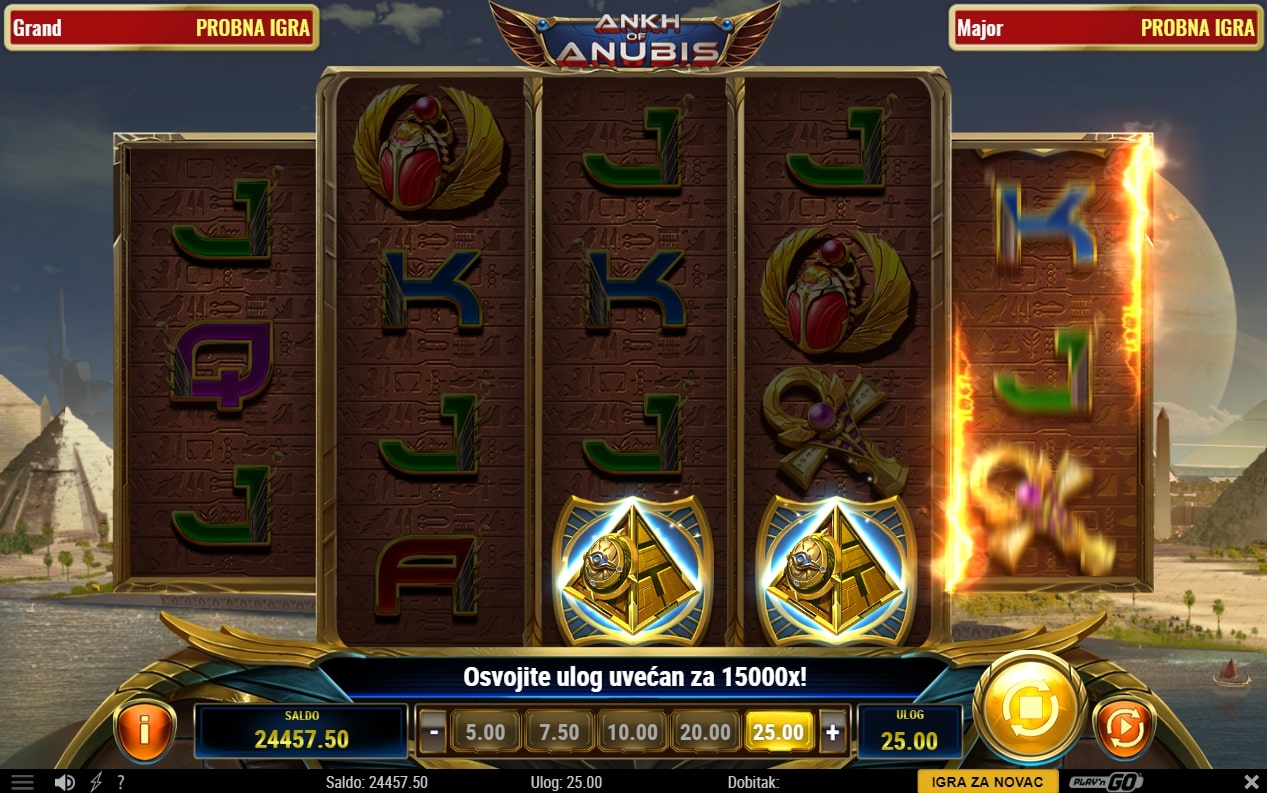Select the highlighted 25.00 bet

pyautogui.click(x=778, y=732)
